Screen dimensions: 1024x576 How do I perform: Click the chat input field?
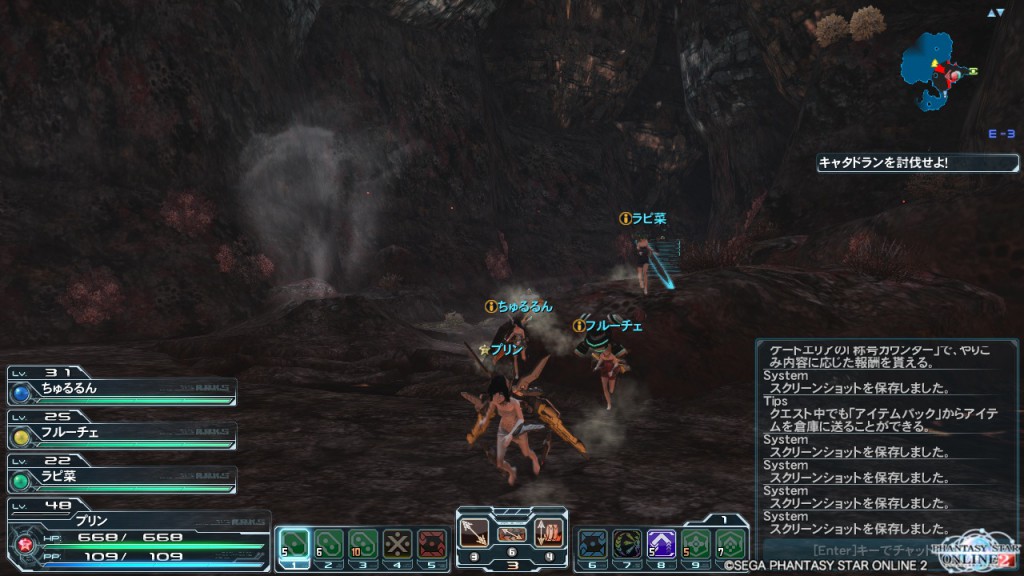click(x=850, y=550)
